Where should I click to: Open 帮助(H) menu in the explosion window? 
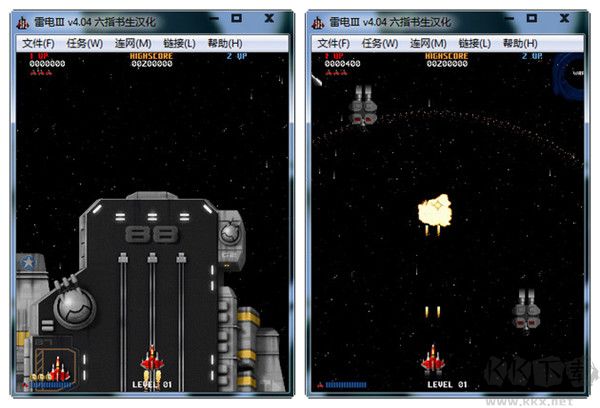coord(520,43)
